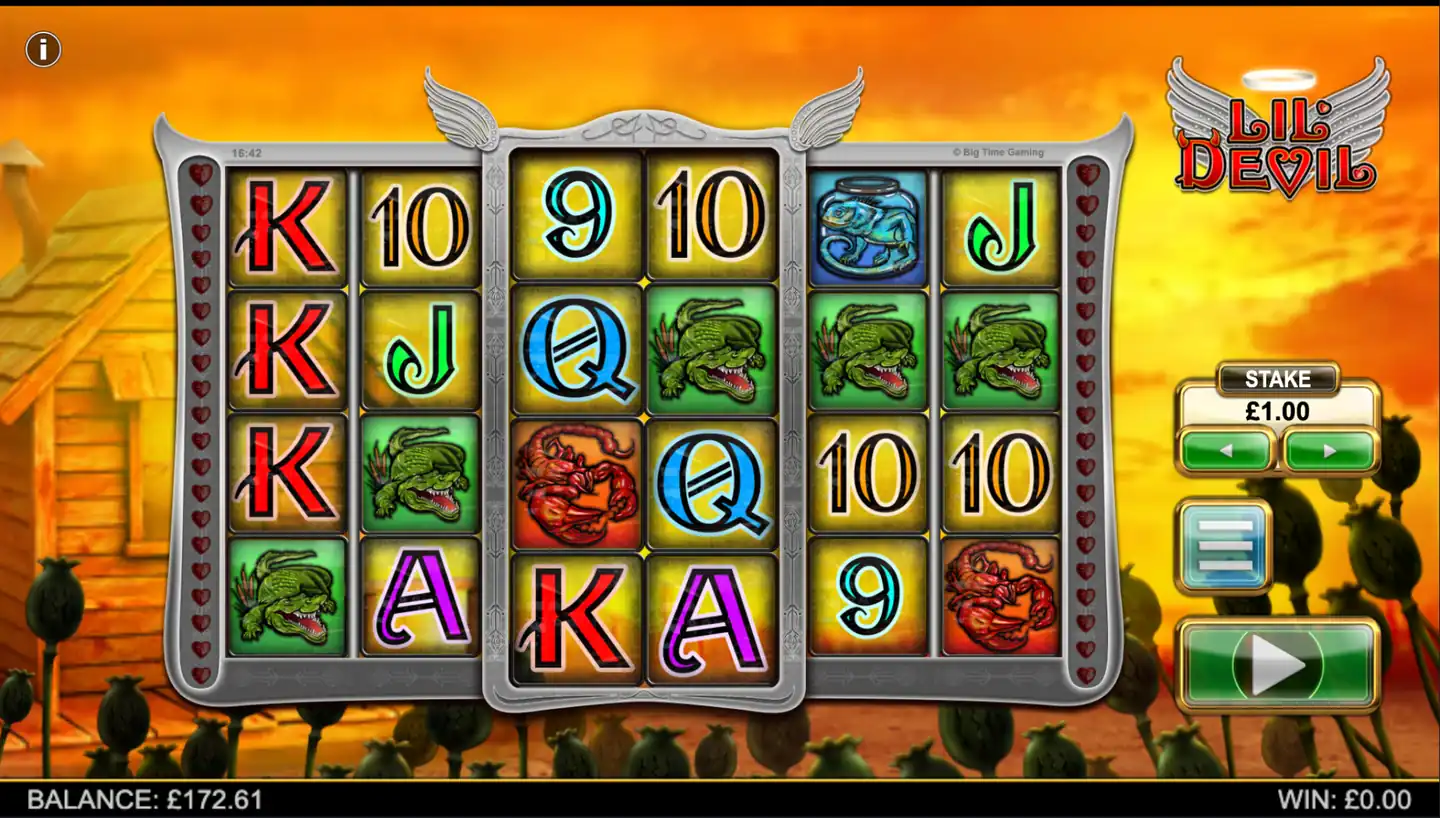This screenshot has height=818, width=1440.
Task: Click the £1.00 stake amount display
Action: [x=1279, y=410]
